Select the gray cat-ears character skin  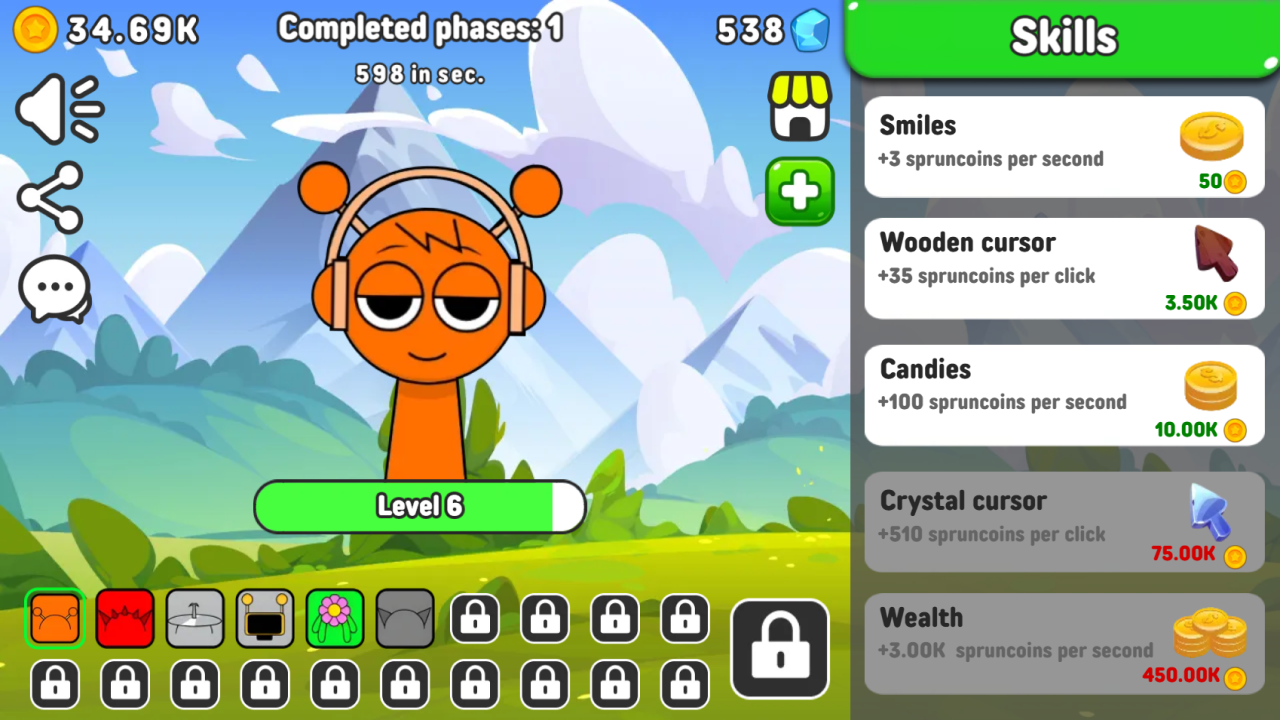[404, 618]
